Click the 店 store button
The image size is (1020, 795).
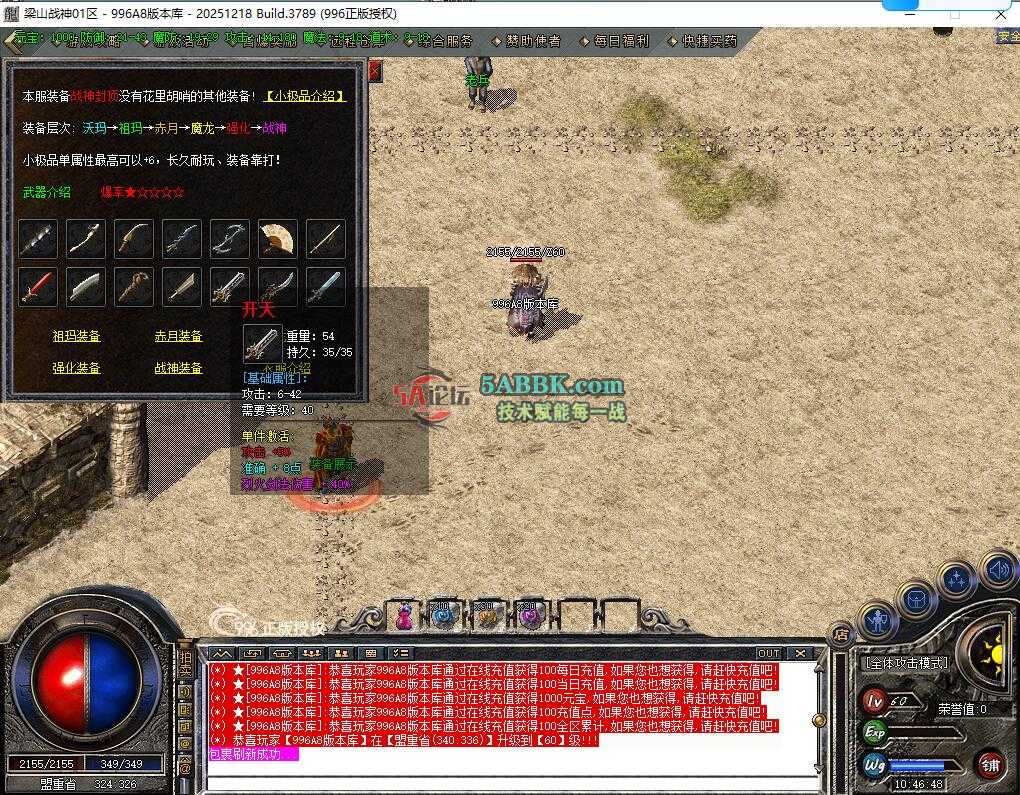[x=840, y=633]
